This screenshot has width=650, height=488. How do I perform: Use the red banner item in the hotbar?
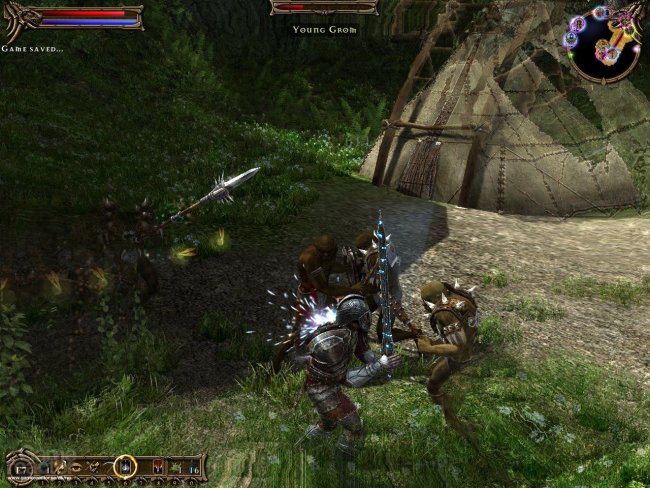(x=158, y=466)
